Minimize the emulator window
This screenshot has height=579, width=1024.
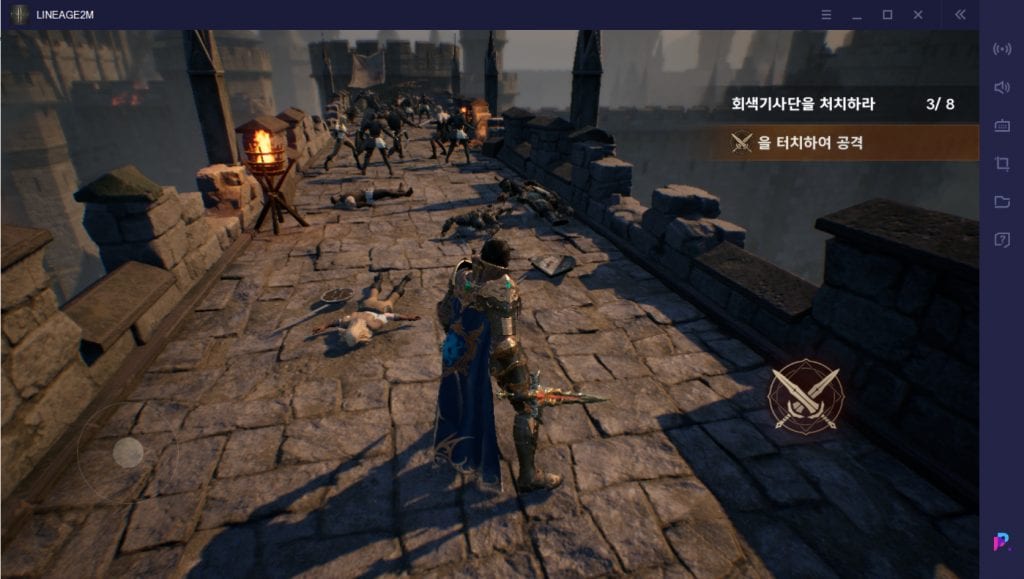coord(856,15)
